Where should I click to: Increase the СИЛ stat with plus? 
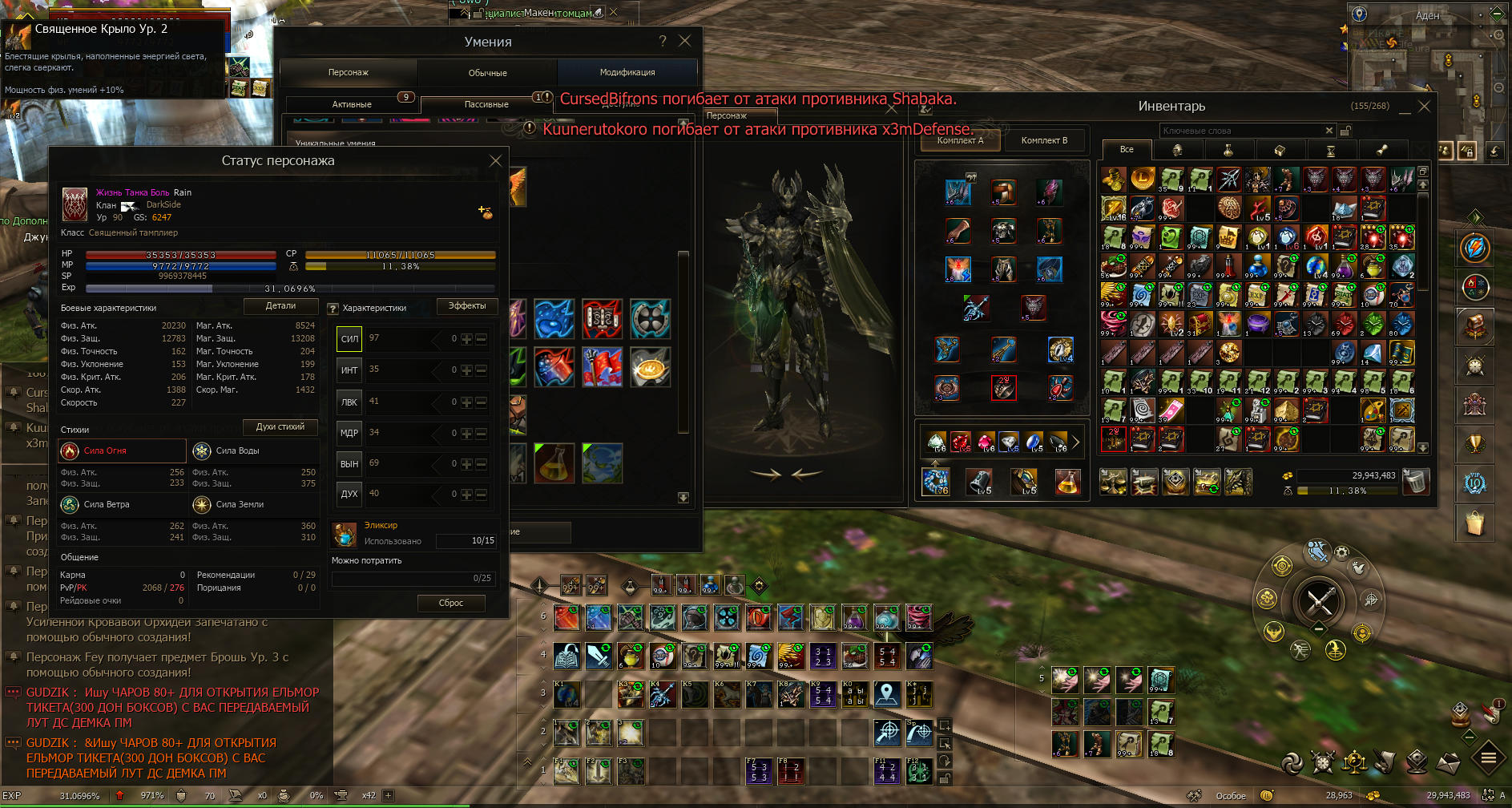(x=466, y=339)
